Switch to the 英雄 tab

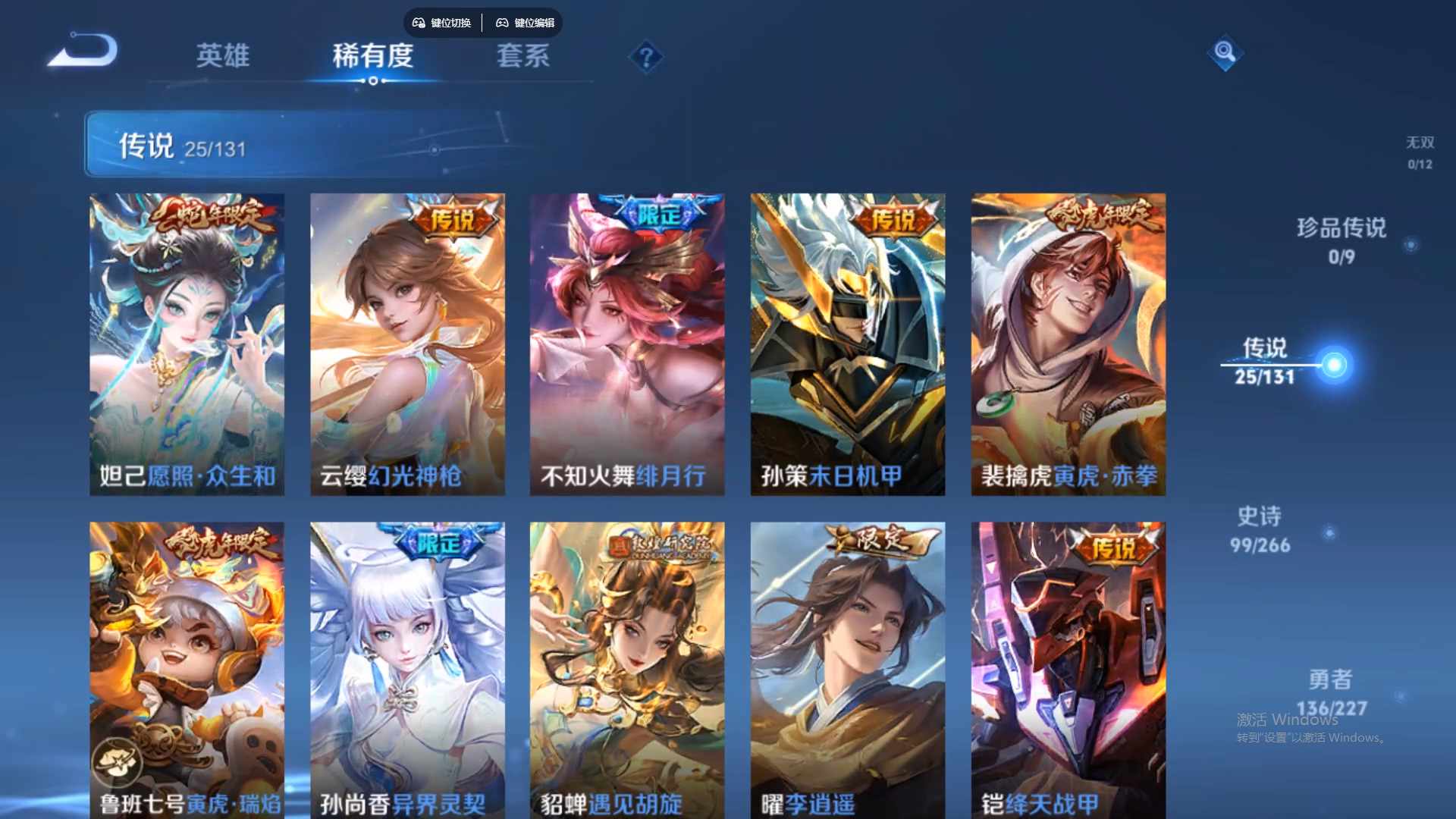pyautogui.click(x=223, y=57)
